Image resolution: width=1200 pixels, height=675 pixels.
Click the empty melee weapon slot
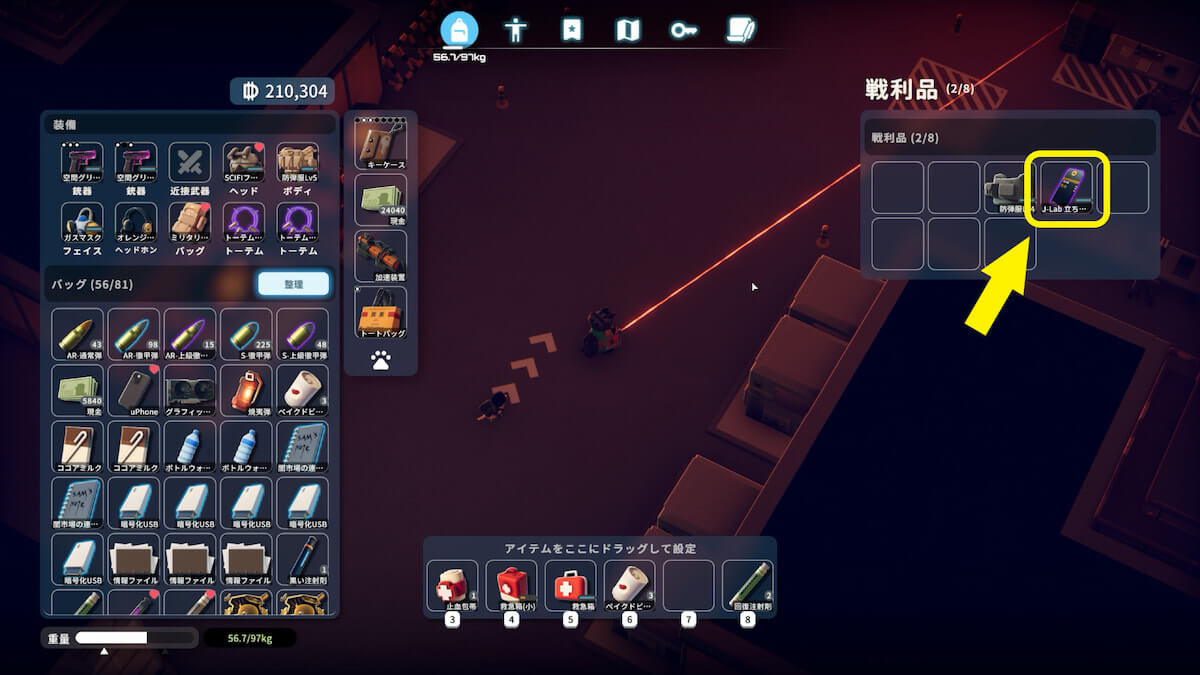[190, 167]
